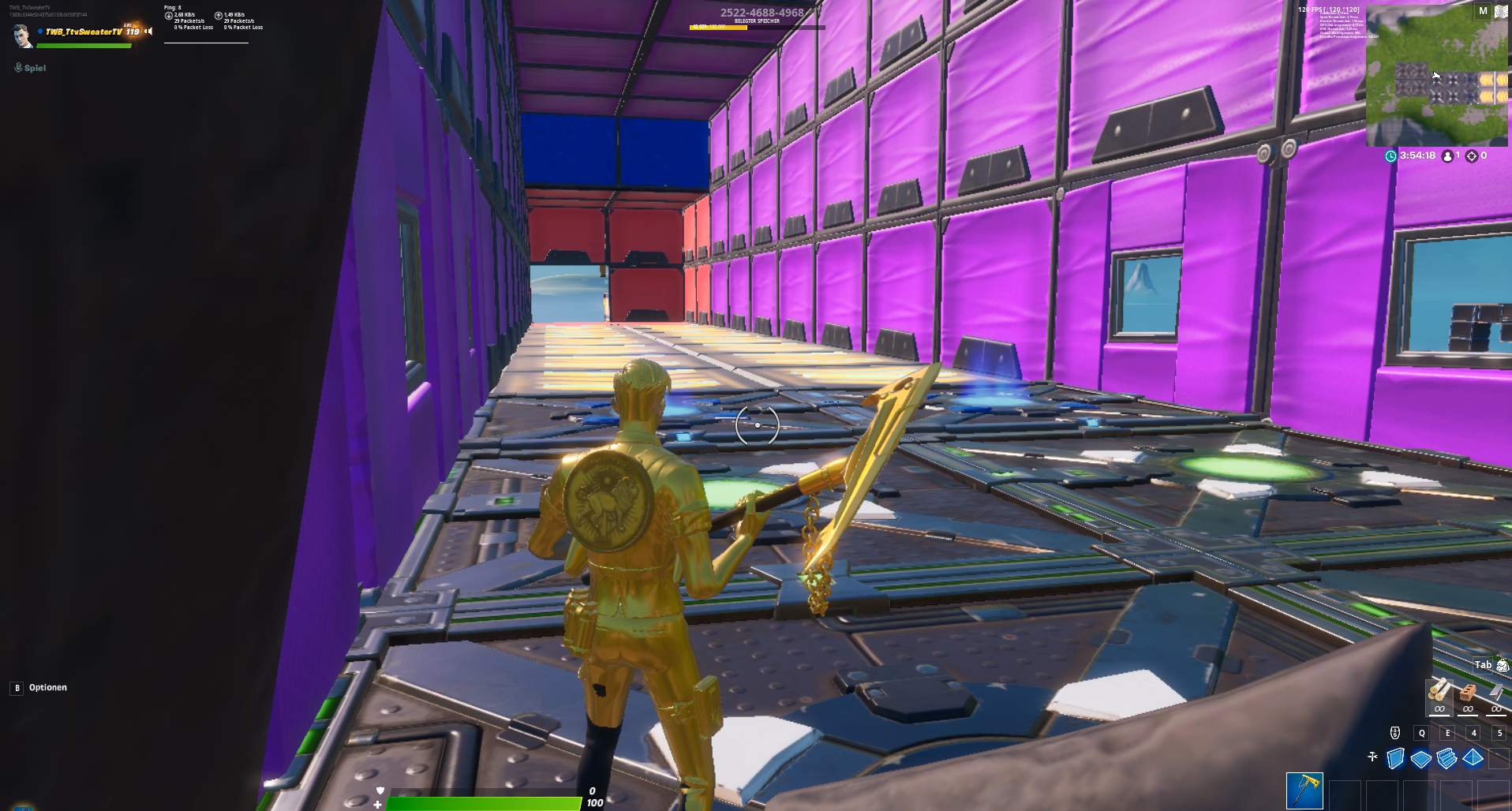Click the match timer clock icon
Screen dimensions: 1512x811
click(x=1390, y=156)
